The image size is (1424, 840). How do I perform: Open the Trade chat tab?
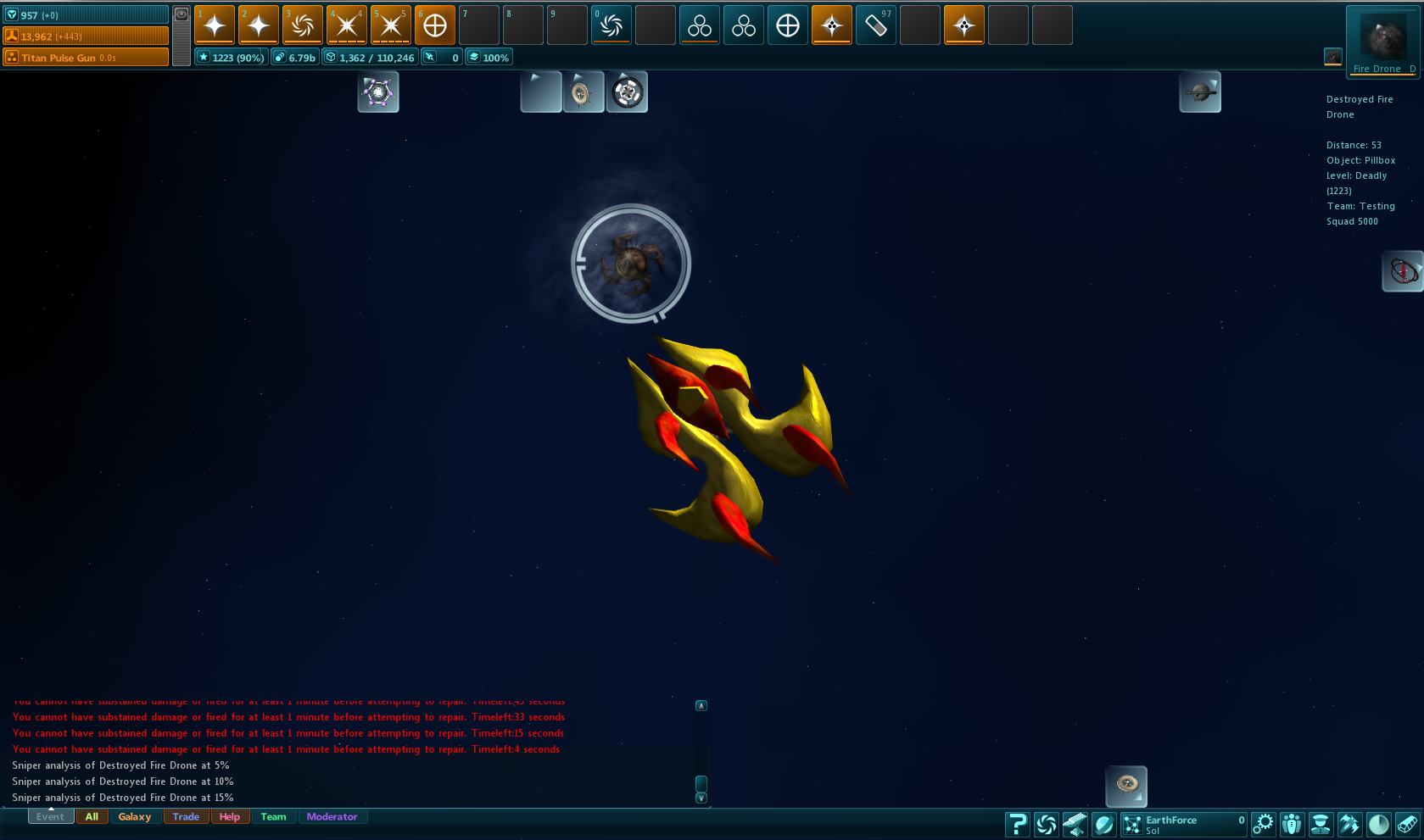point(186,817)
